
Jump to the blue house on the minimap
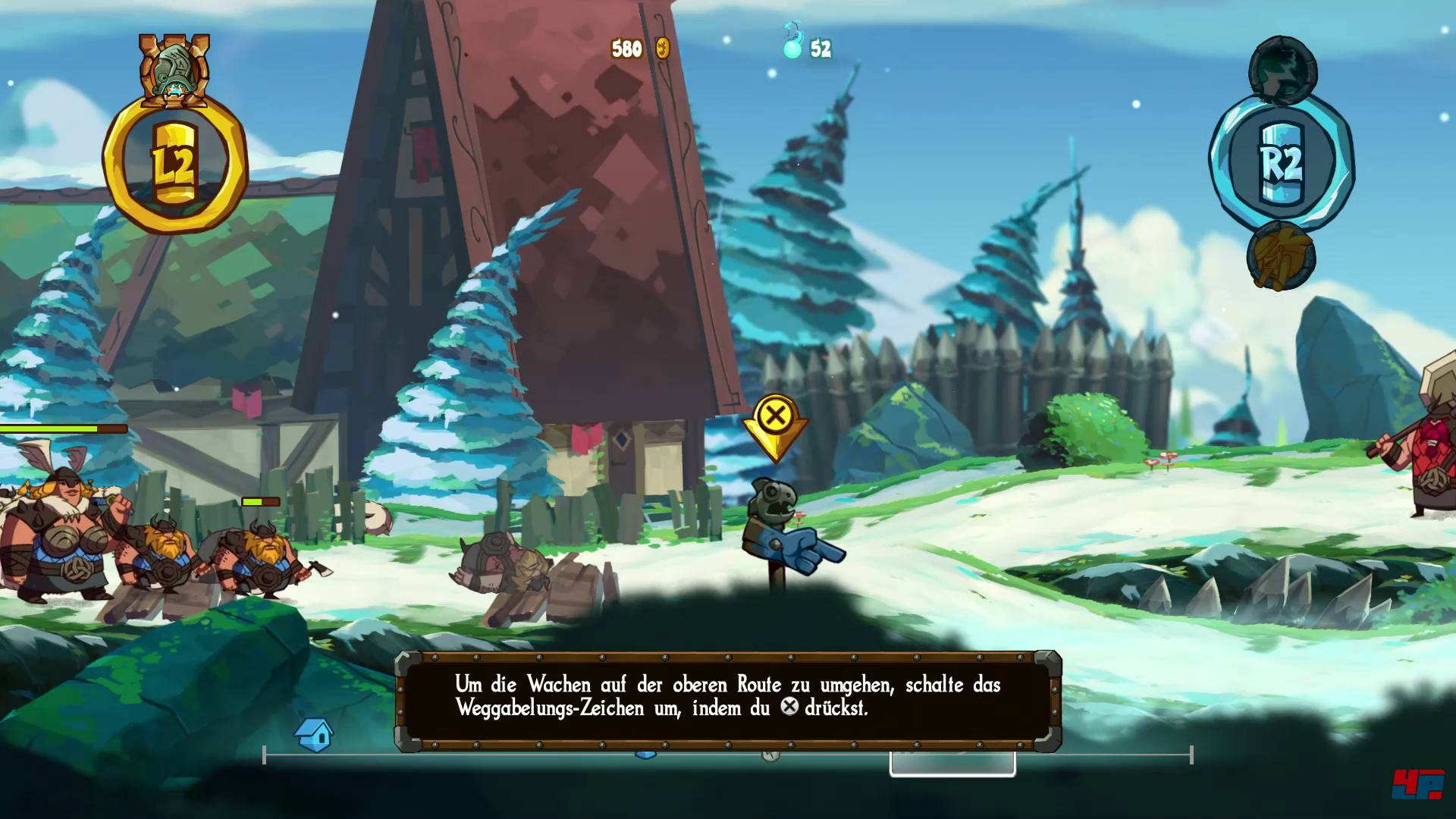coord(315,734)
